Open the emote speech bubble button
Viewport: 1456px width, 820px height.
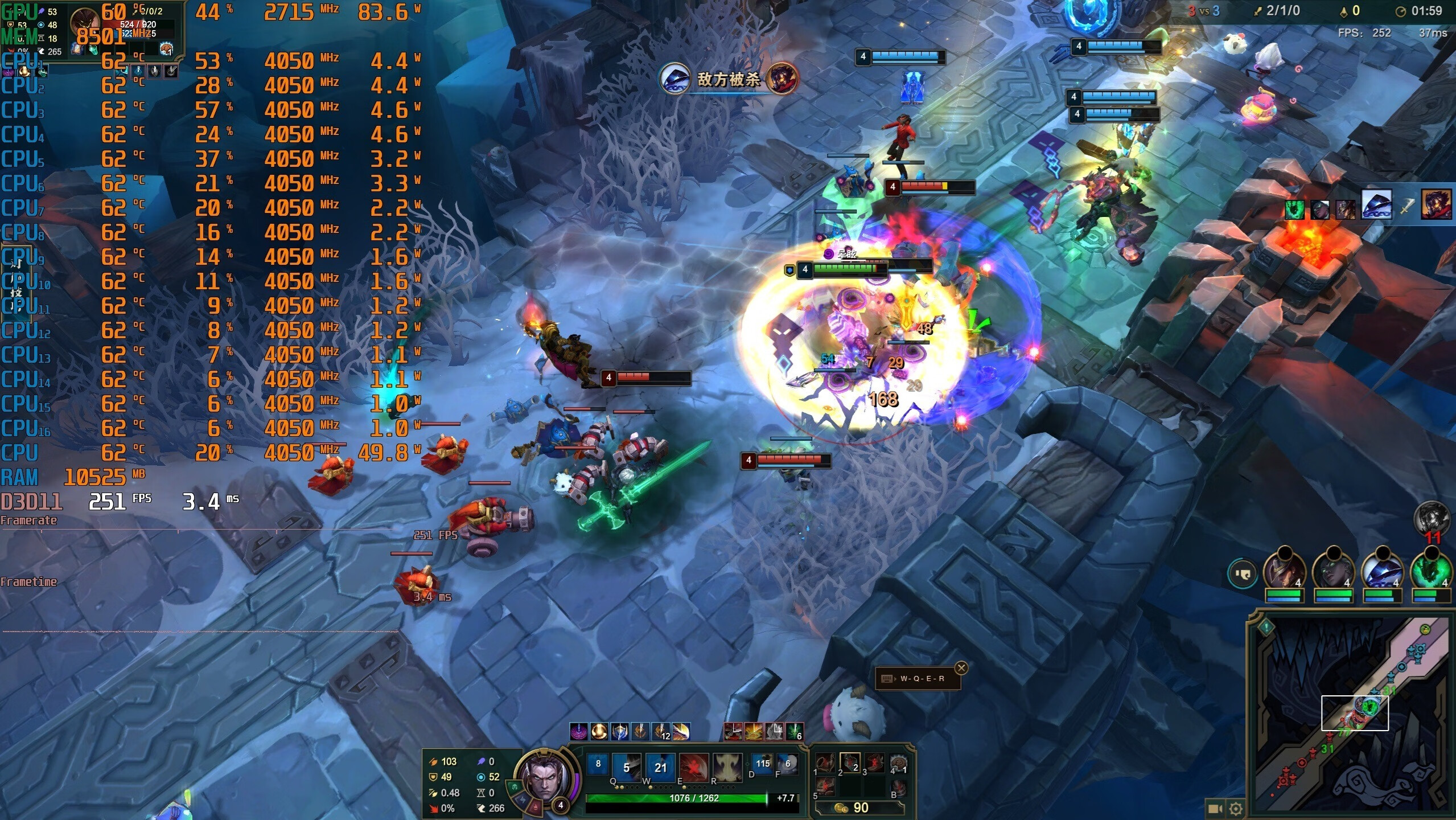[x=1242, y=573]
